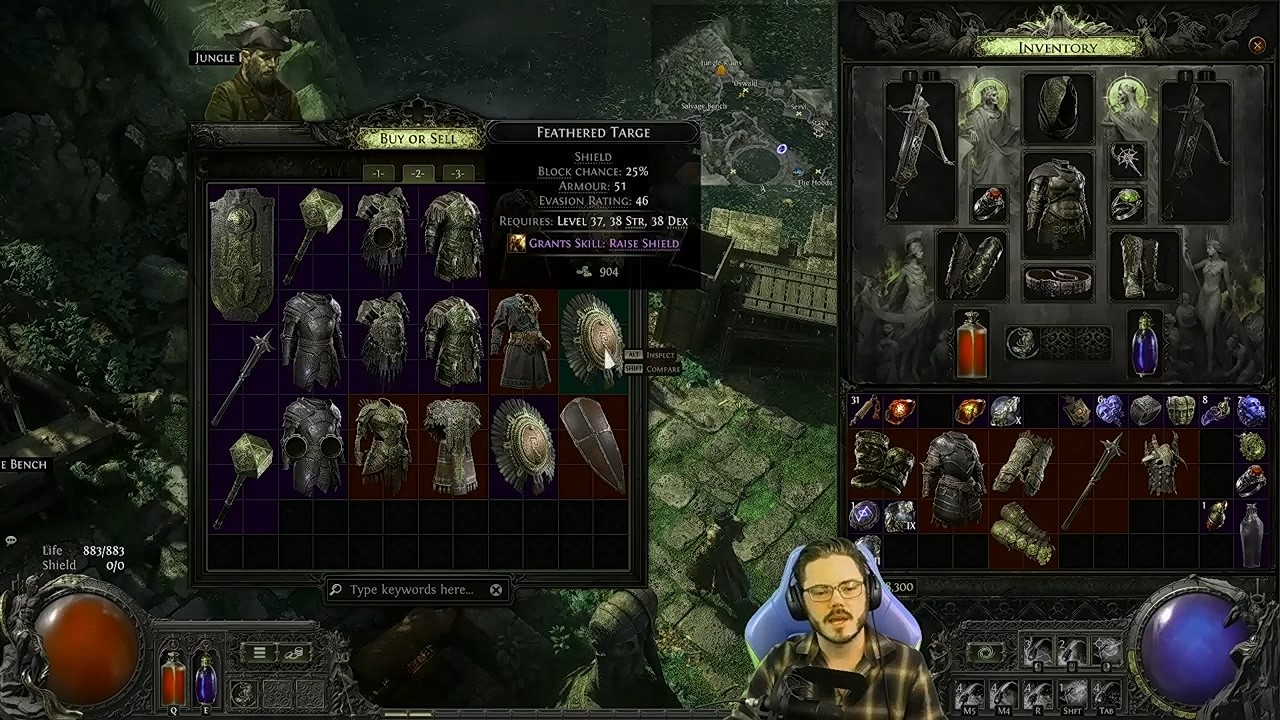Select the dark plate armour in the backpack
1280x720 pixels.
[951, 478]
